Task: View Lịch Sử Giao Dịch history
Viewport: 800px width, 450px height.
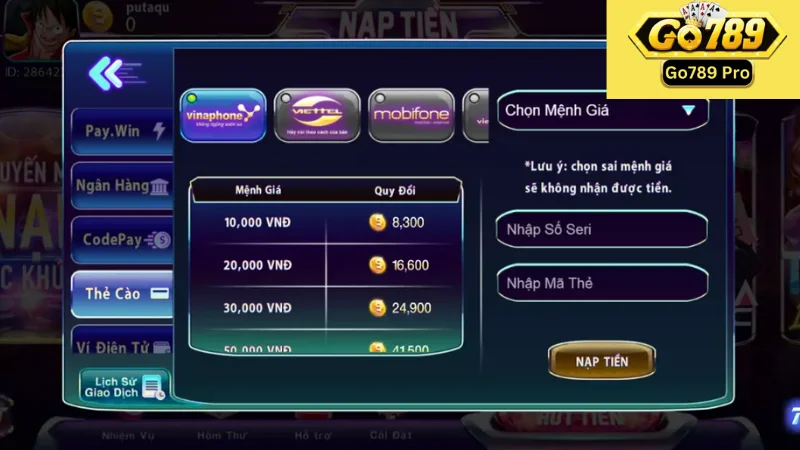Action: click(x=124, y=387)
